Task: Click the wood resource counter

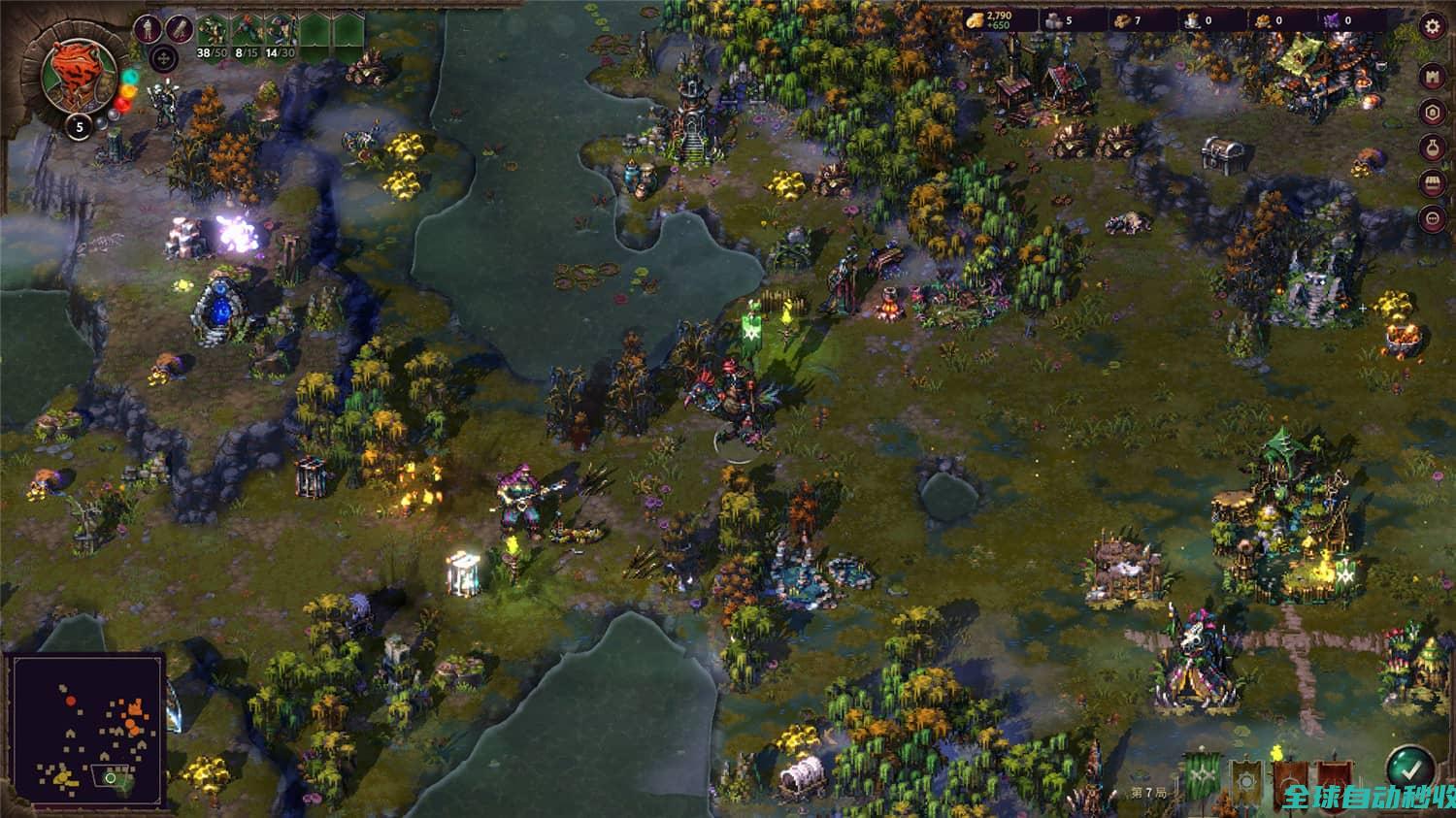Action: (x=1126, y=19)
